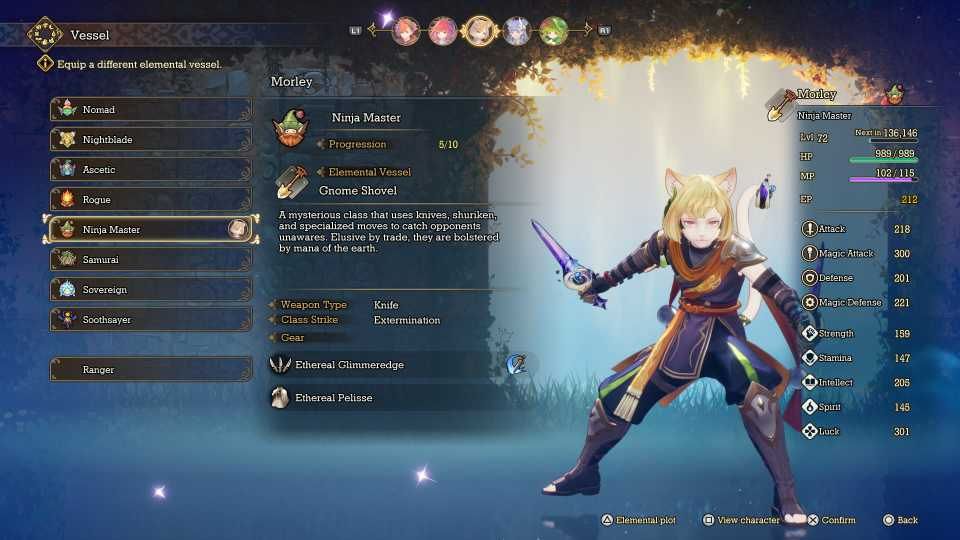Click the Gnome Shovel elemental vessel icon
This screenshot has height=540, width=960.
click(x=291, y=181)
